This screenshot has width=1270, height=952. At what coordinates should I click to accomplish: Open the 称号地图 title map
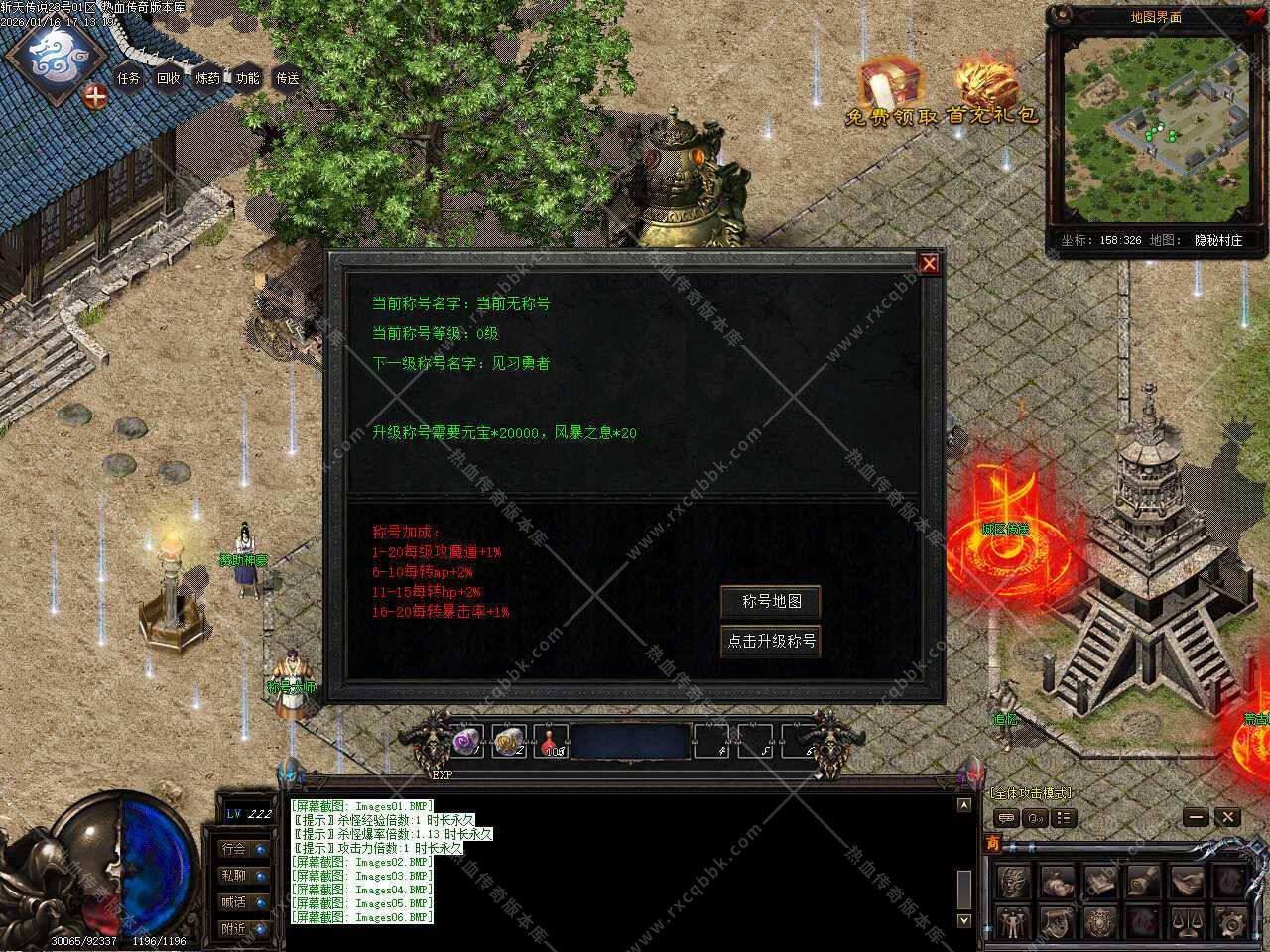771,601
